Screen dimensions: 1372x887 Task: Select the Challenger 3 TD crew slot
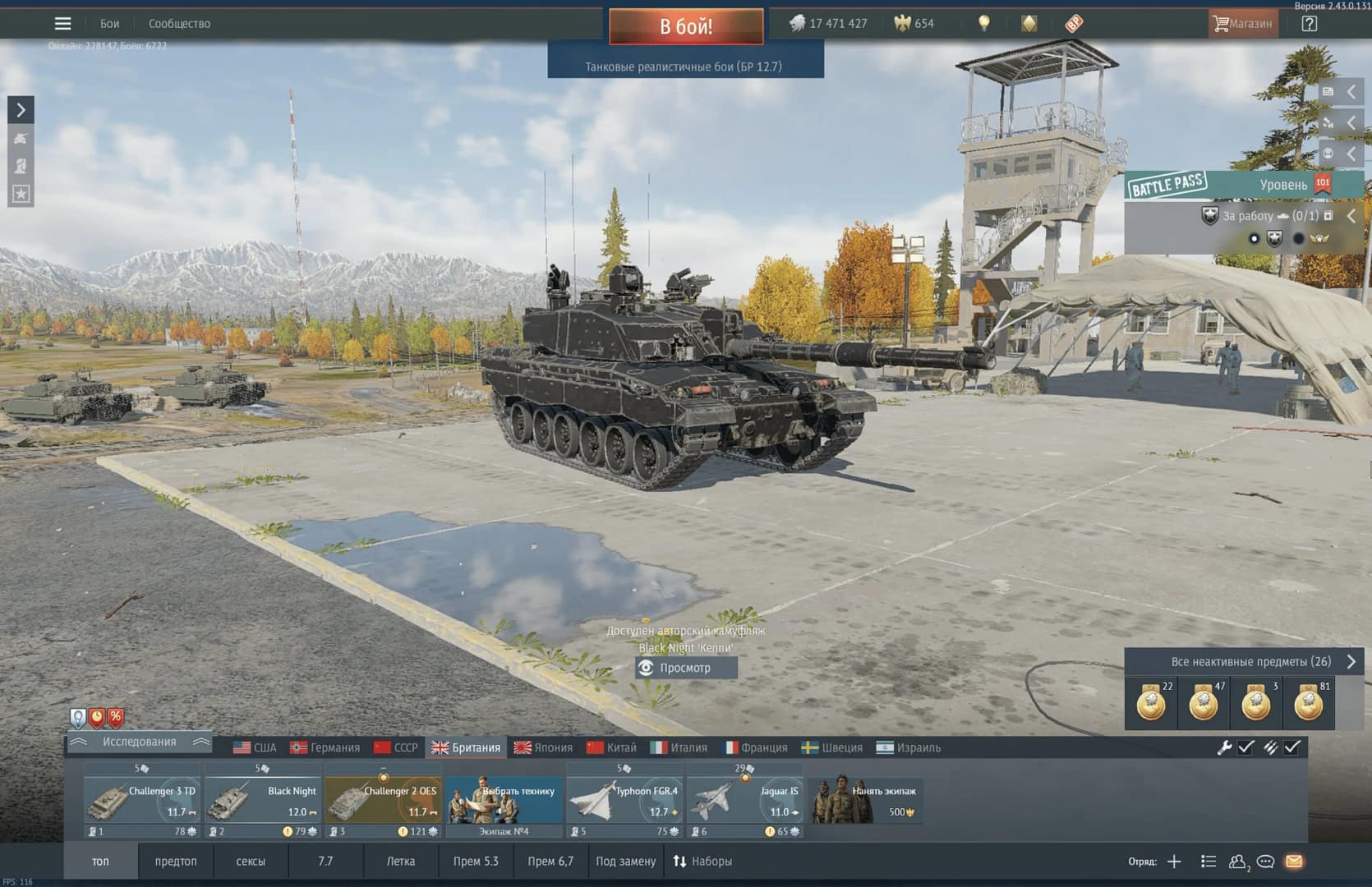click(x=142, y=802)
